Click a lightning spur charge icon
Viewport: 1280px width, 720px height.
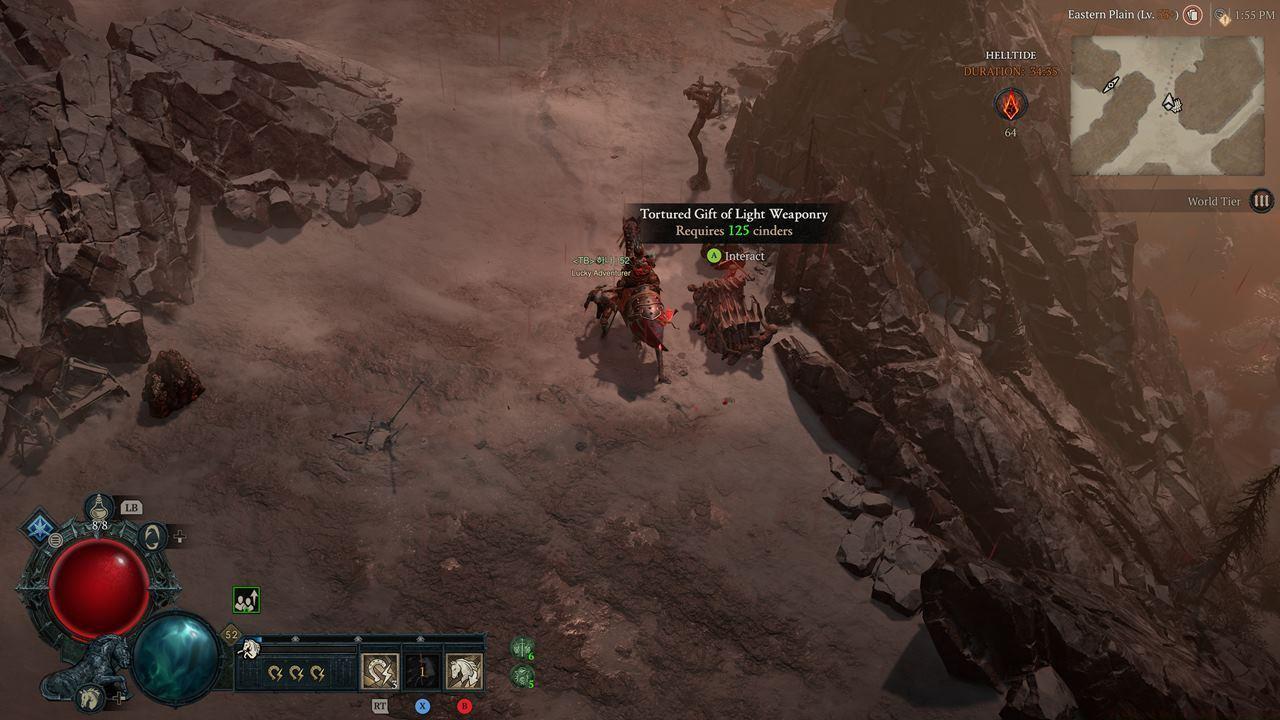point(275,673)
